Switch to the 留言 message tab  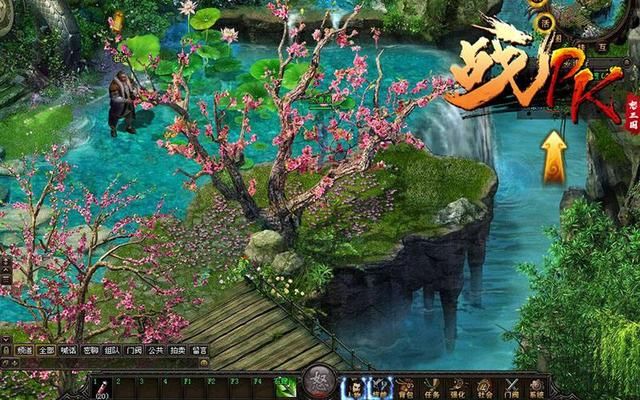200,351
